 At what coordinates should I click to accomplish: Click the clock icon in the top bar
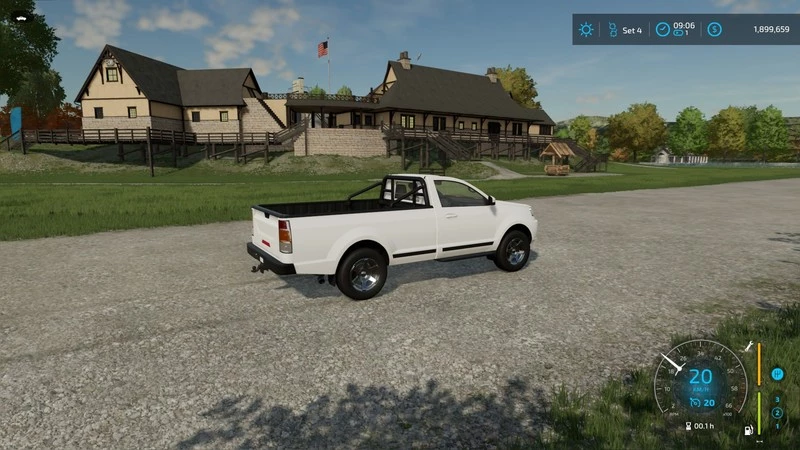[662, 29]
